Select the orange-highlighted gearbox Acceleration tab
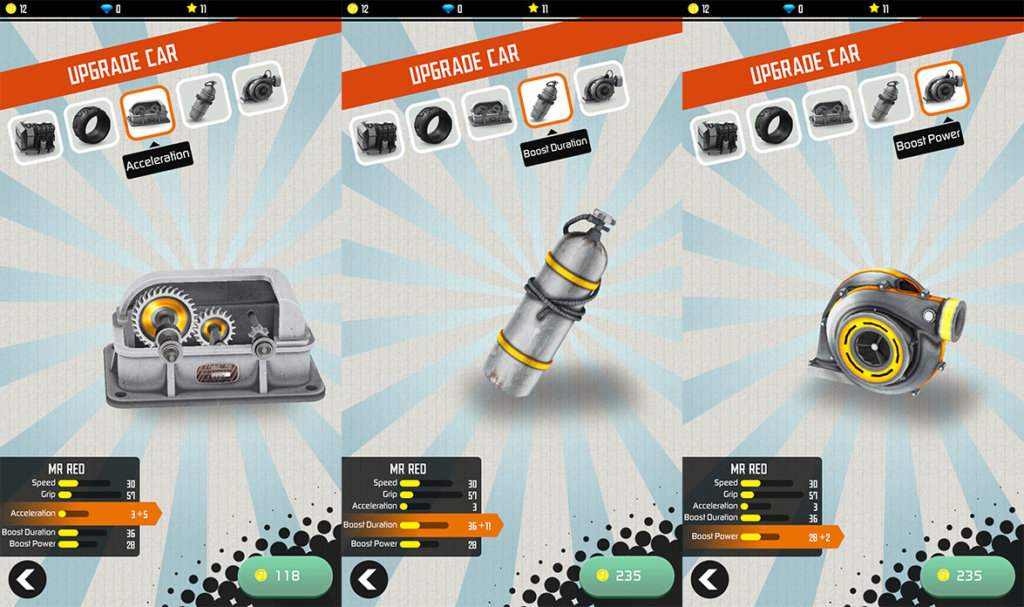1024x607 pixels. point(148,113)
